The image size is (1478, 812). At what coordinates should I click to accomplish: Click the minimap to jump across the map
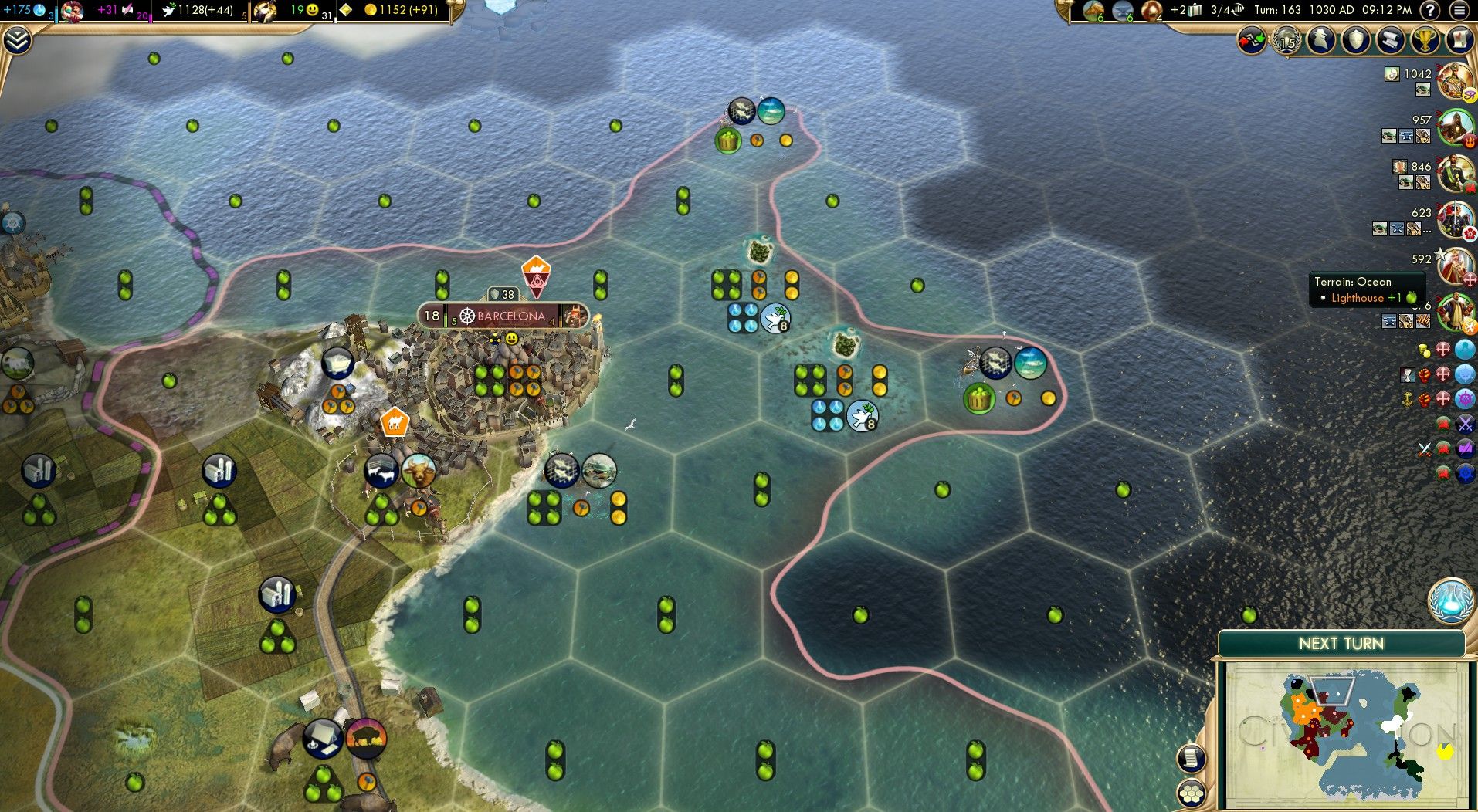click(x=1344, y=733)
